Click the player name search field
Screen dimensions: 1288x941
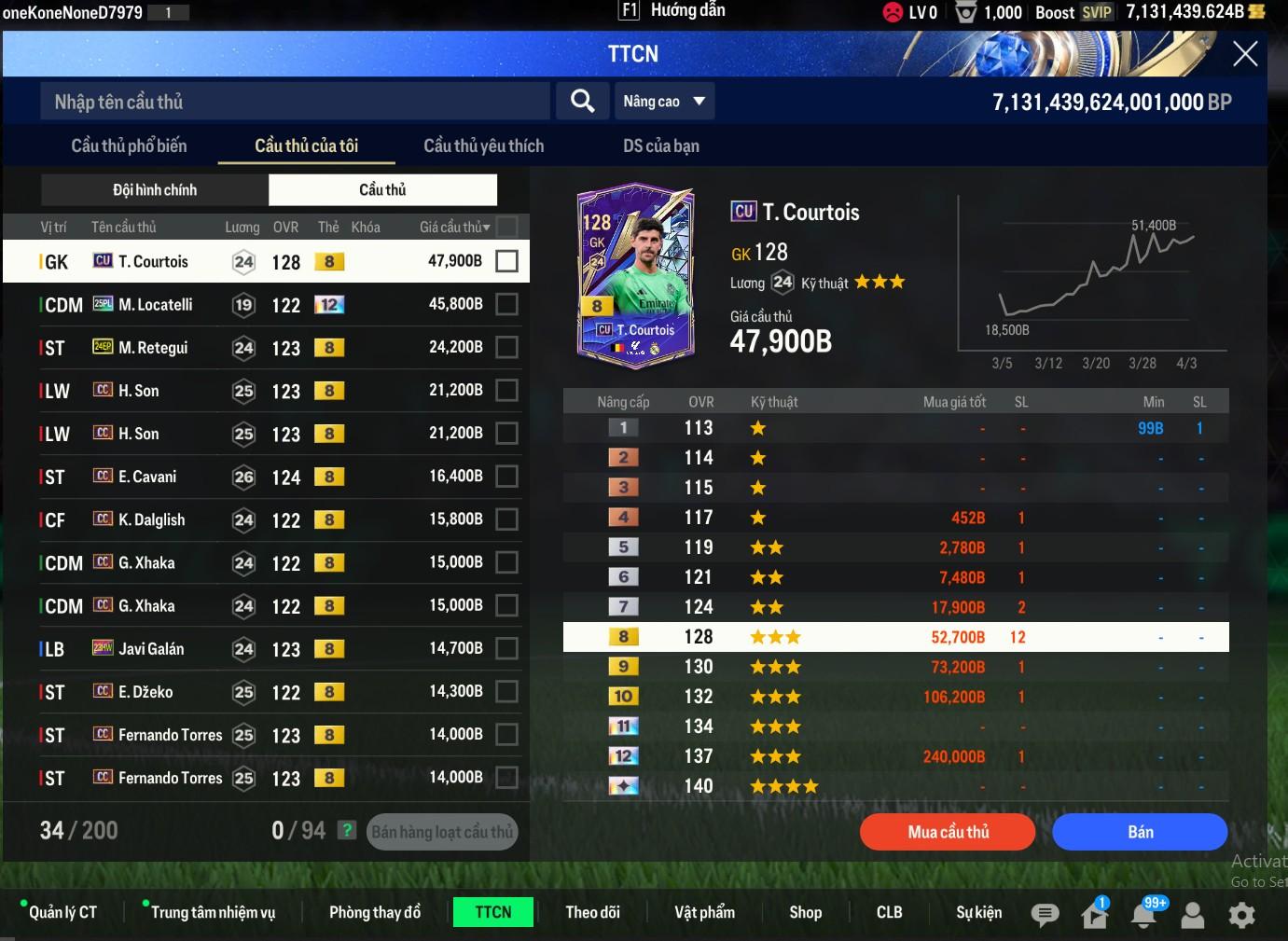[x=295, y=102]
